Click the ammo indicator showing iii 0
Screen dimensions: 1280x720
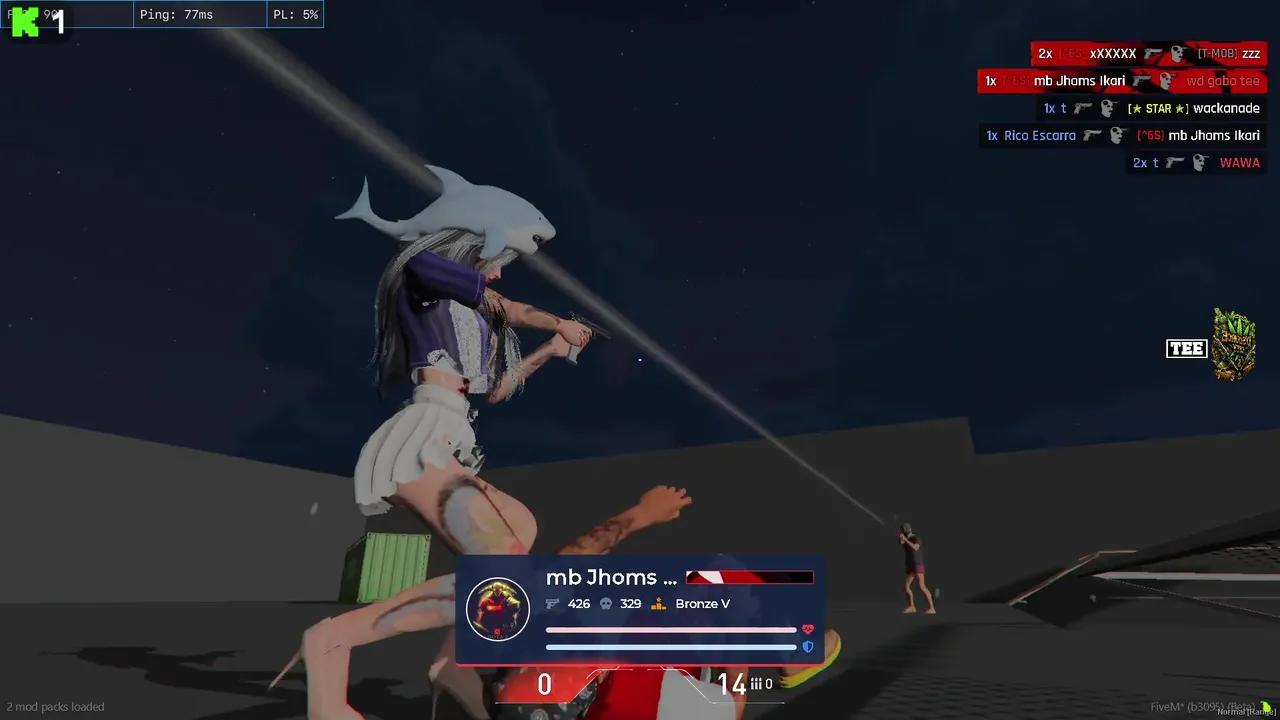coord(750,684)
